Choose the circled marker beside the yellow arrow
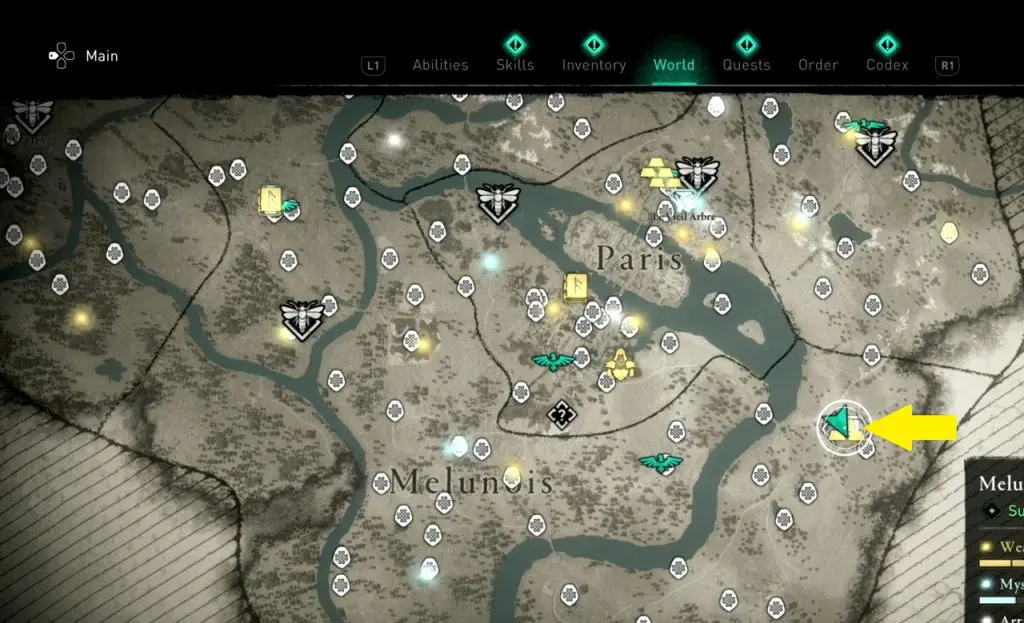This screenshot has height=623, width=1024. point(844,426)
